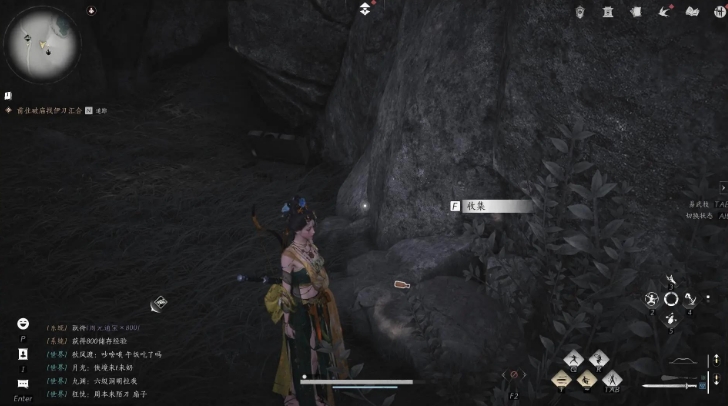This screenshot has height=406, width=728.
Task: Open the chat box enter icon
Action: pyautogui.click(x=22, y=384)
